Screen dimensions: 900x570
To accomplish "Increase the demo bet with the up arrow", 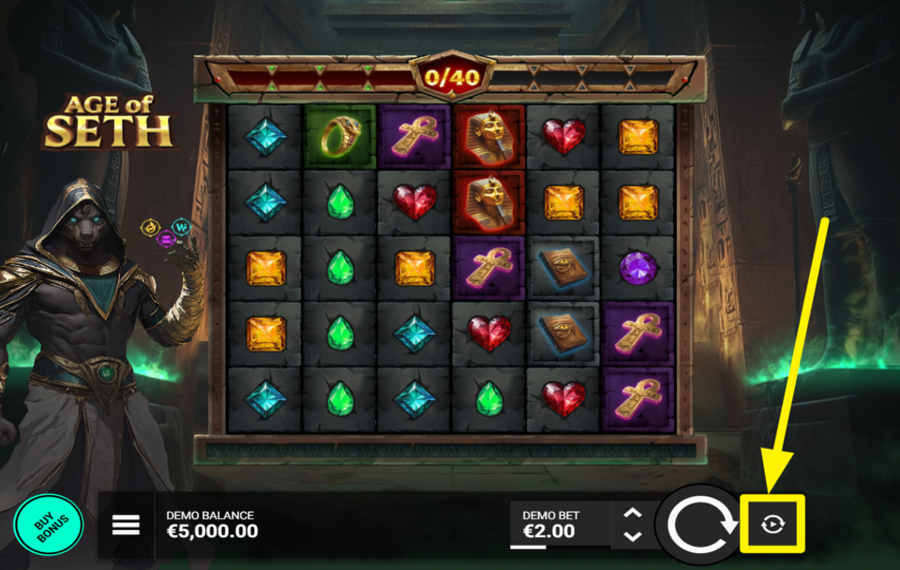I will [632, 513].
